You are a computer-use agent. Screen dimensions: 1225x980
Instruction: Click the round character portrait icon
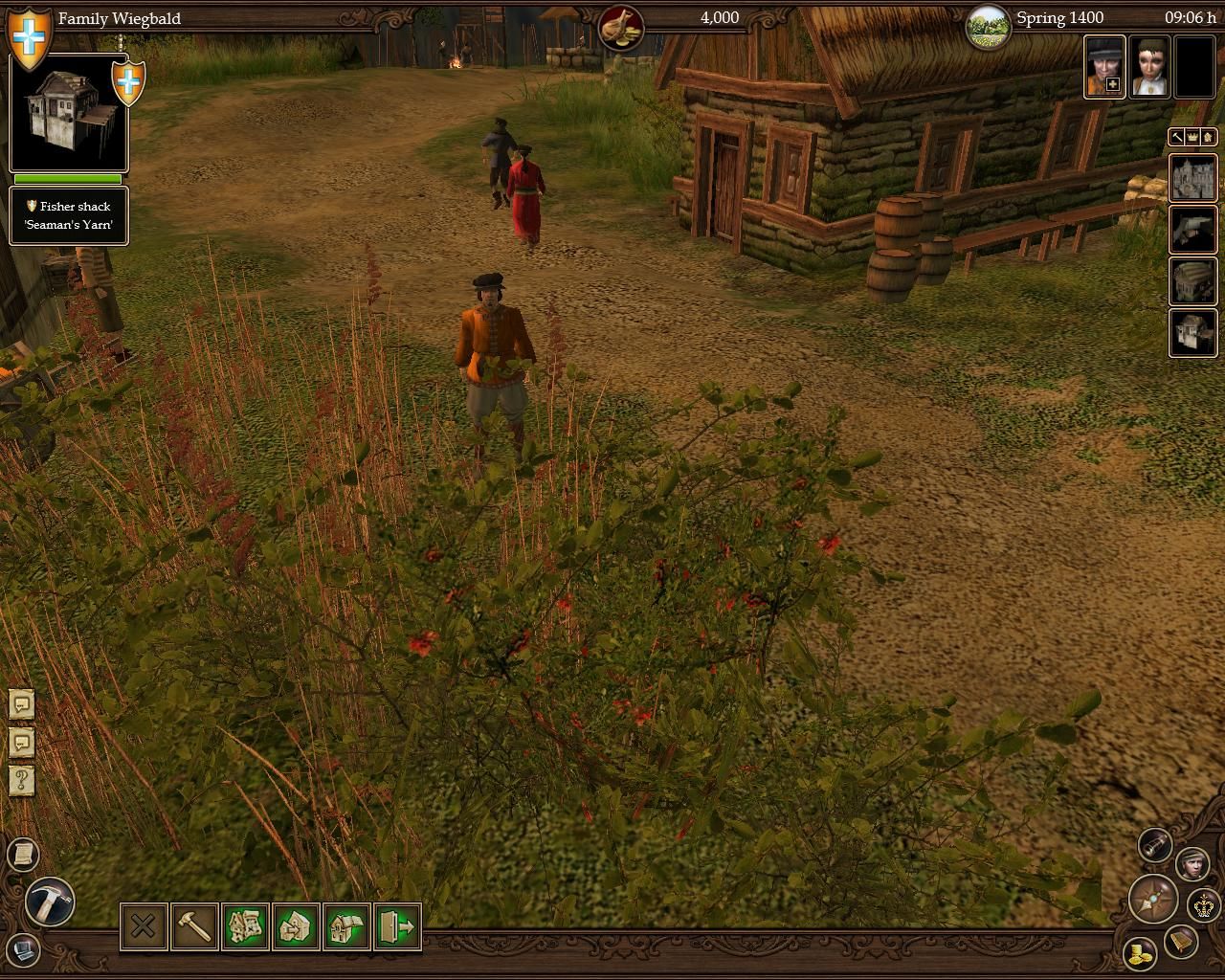tap(1192, 863)
